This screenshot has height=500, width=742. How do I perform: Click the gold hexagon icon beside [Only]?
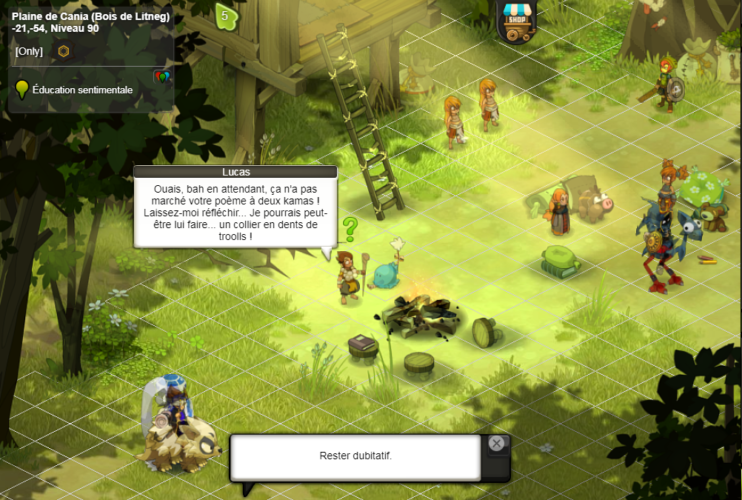[64, 51]
